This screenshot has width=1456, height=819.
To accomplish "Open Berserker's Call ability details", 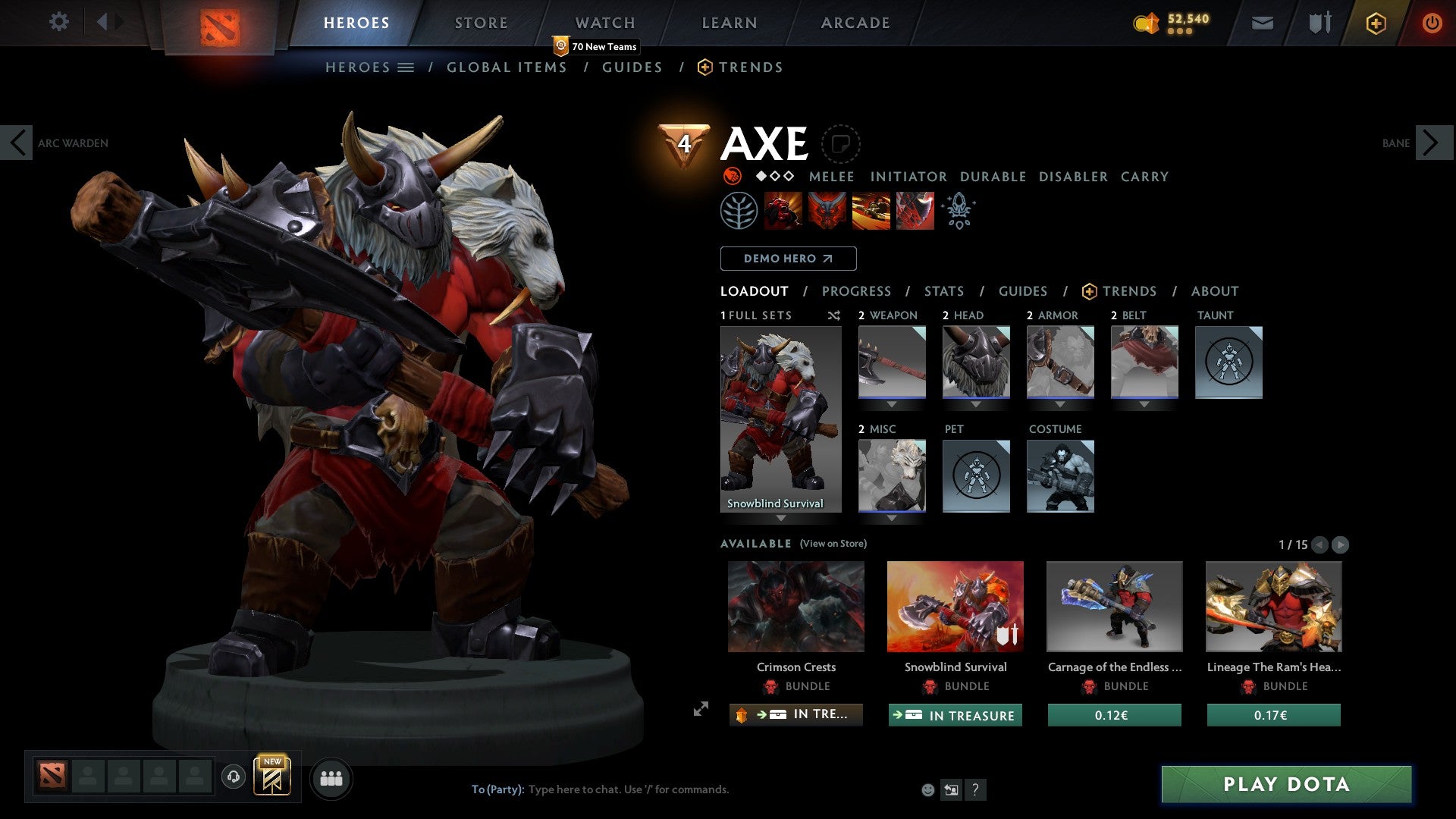I will [784, 210].
